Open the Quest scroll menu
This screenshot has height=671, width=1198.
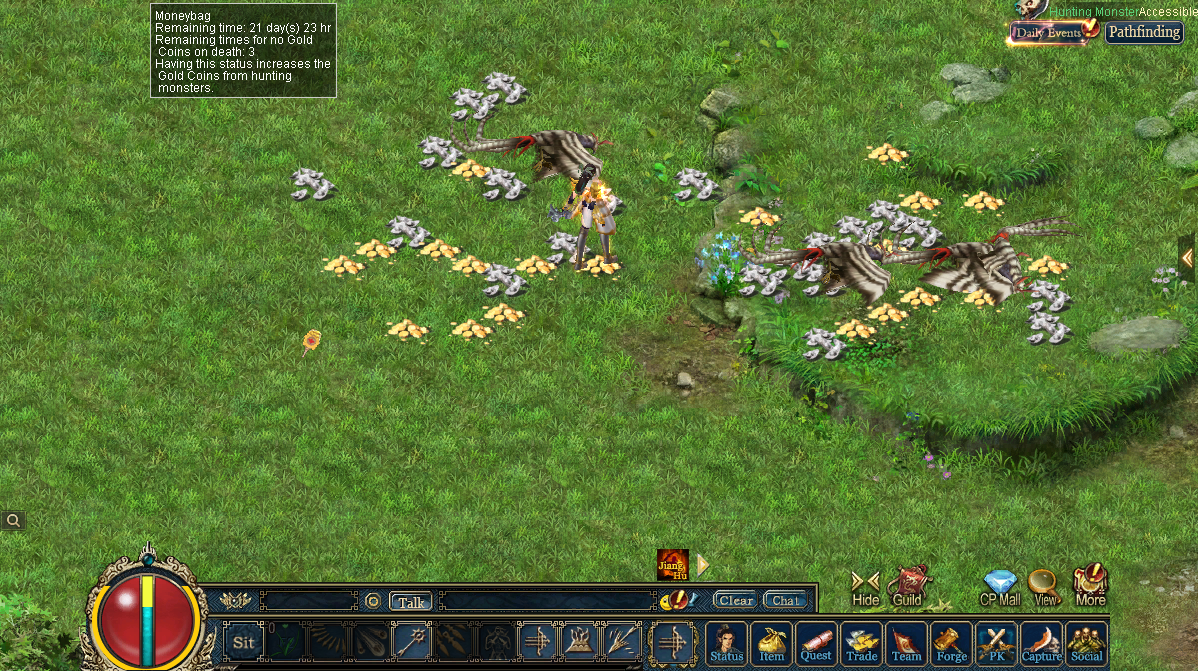[816, 643]
